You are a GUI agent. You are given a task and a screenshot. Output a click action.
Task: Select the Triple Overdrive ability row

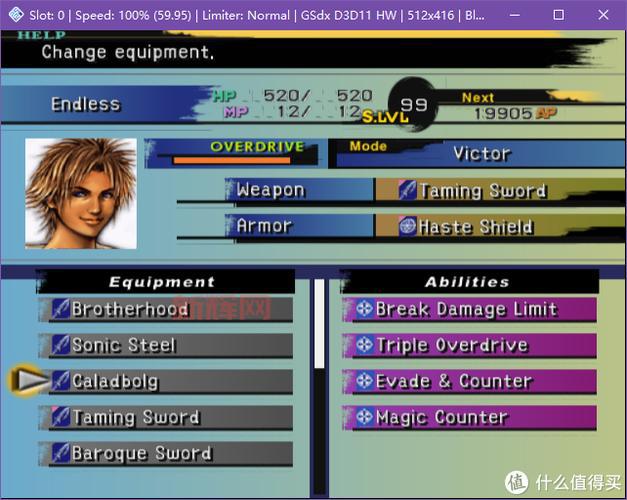tap(468, 346)
